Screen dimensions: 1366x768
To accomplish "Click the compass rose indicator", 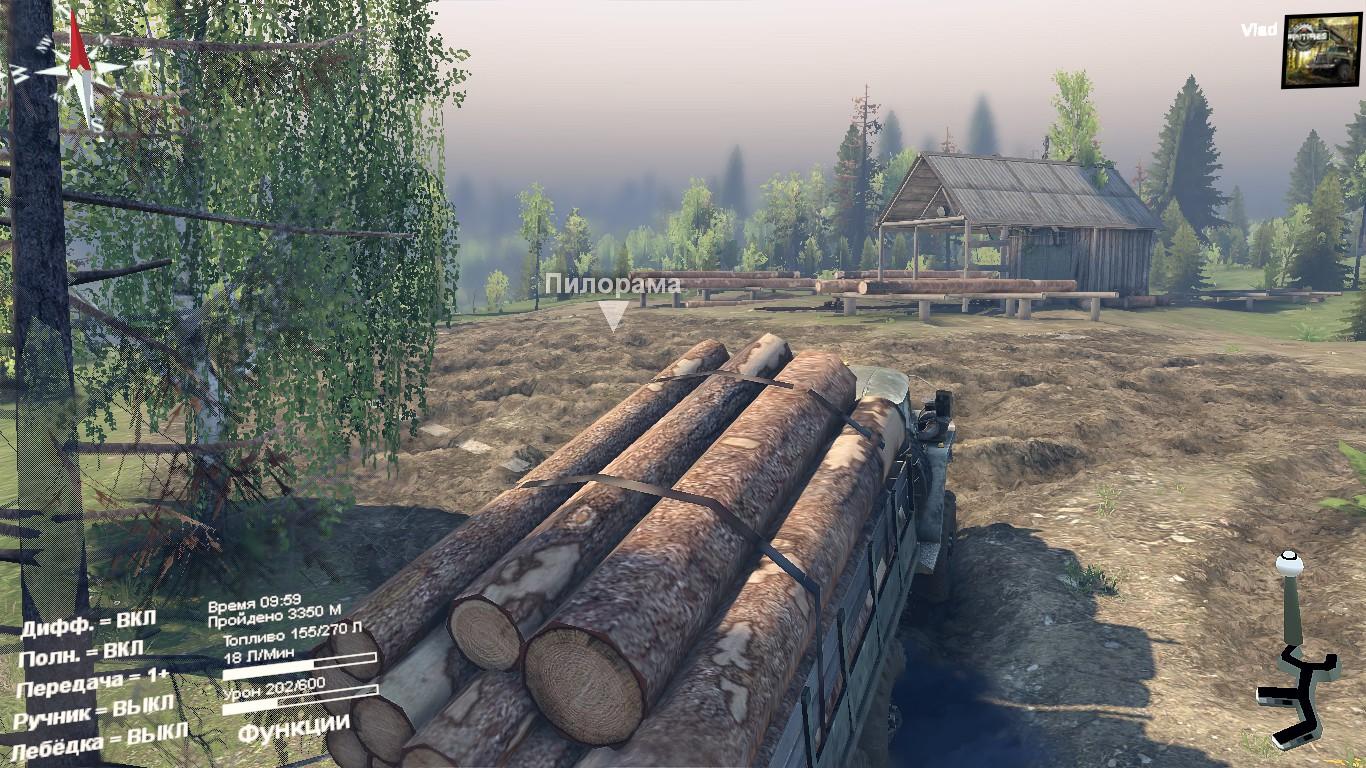I will tap(80, 70).
